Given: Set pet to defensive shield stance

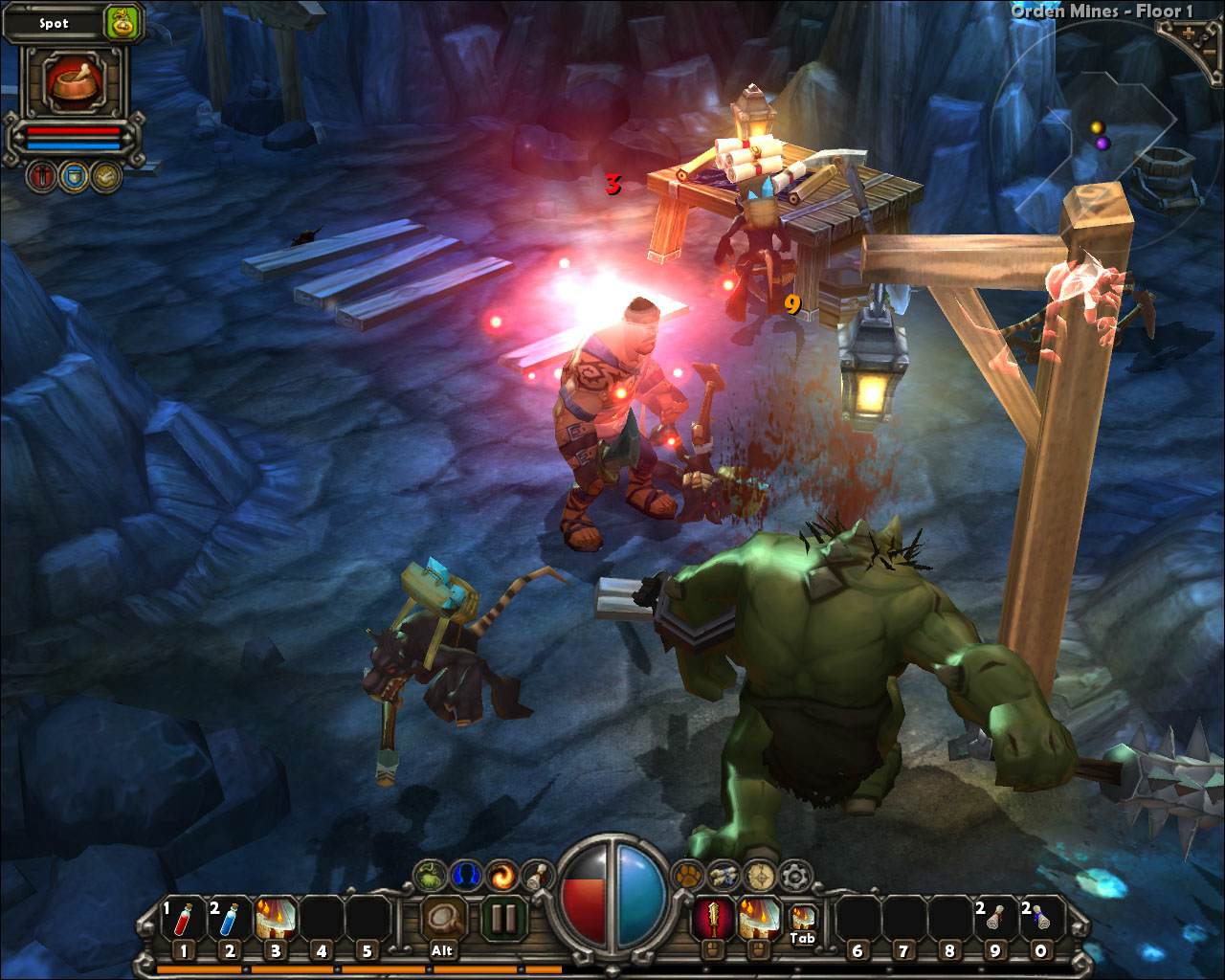Looking at the screenshot, I should pyautogui.click(x=74, y=177).
